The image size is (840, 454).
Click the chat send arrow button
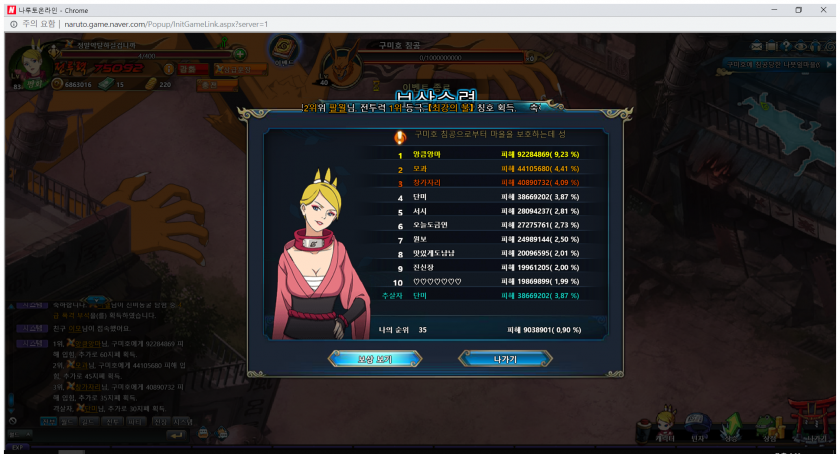pyautogui.click(x=176, y=434)
